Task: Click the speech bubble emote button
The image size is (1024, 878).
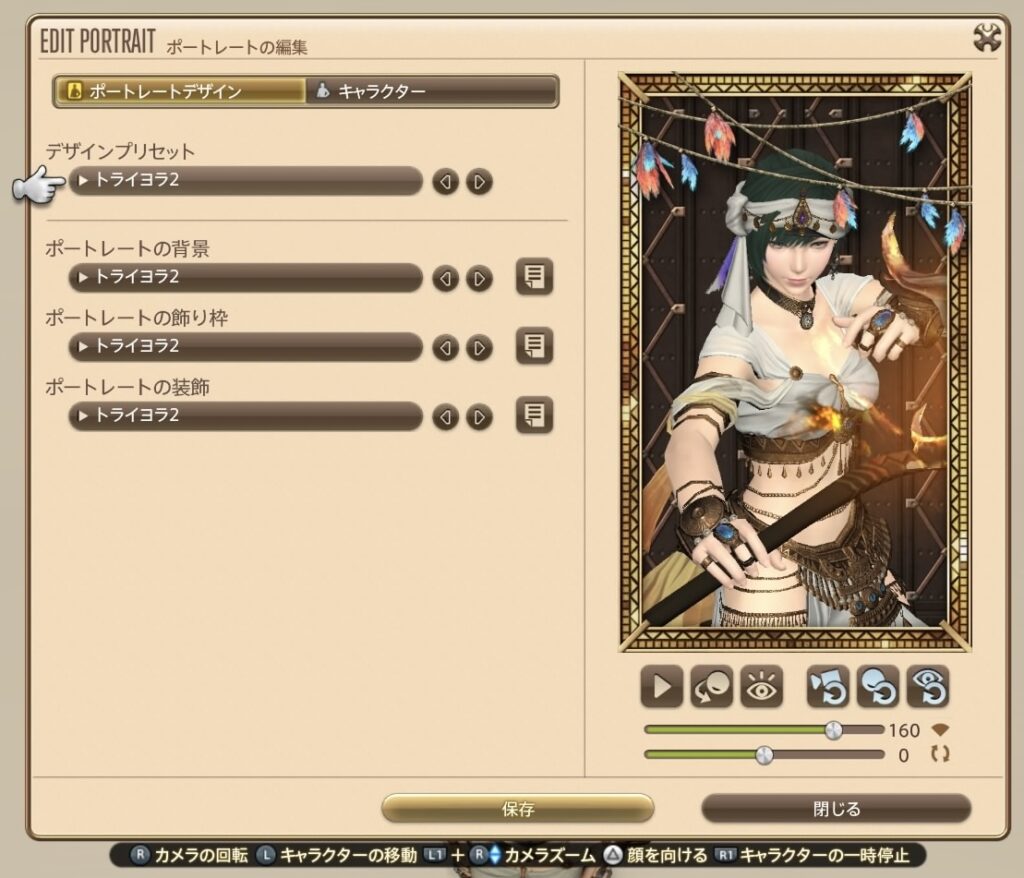Action: [712, 687]
